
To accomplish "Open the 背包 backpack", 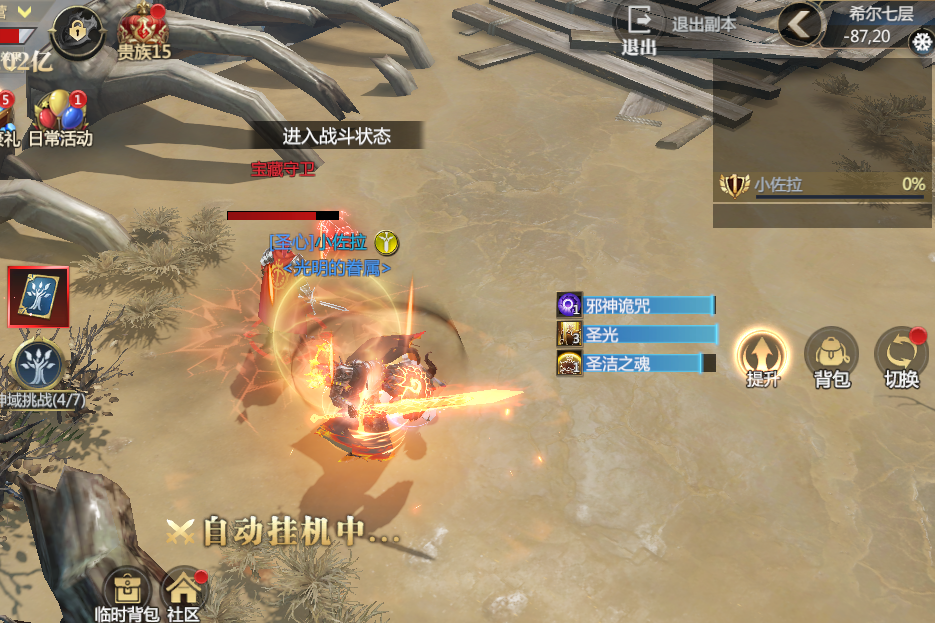I will (x=832, y=357).
